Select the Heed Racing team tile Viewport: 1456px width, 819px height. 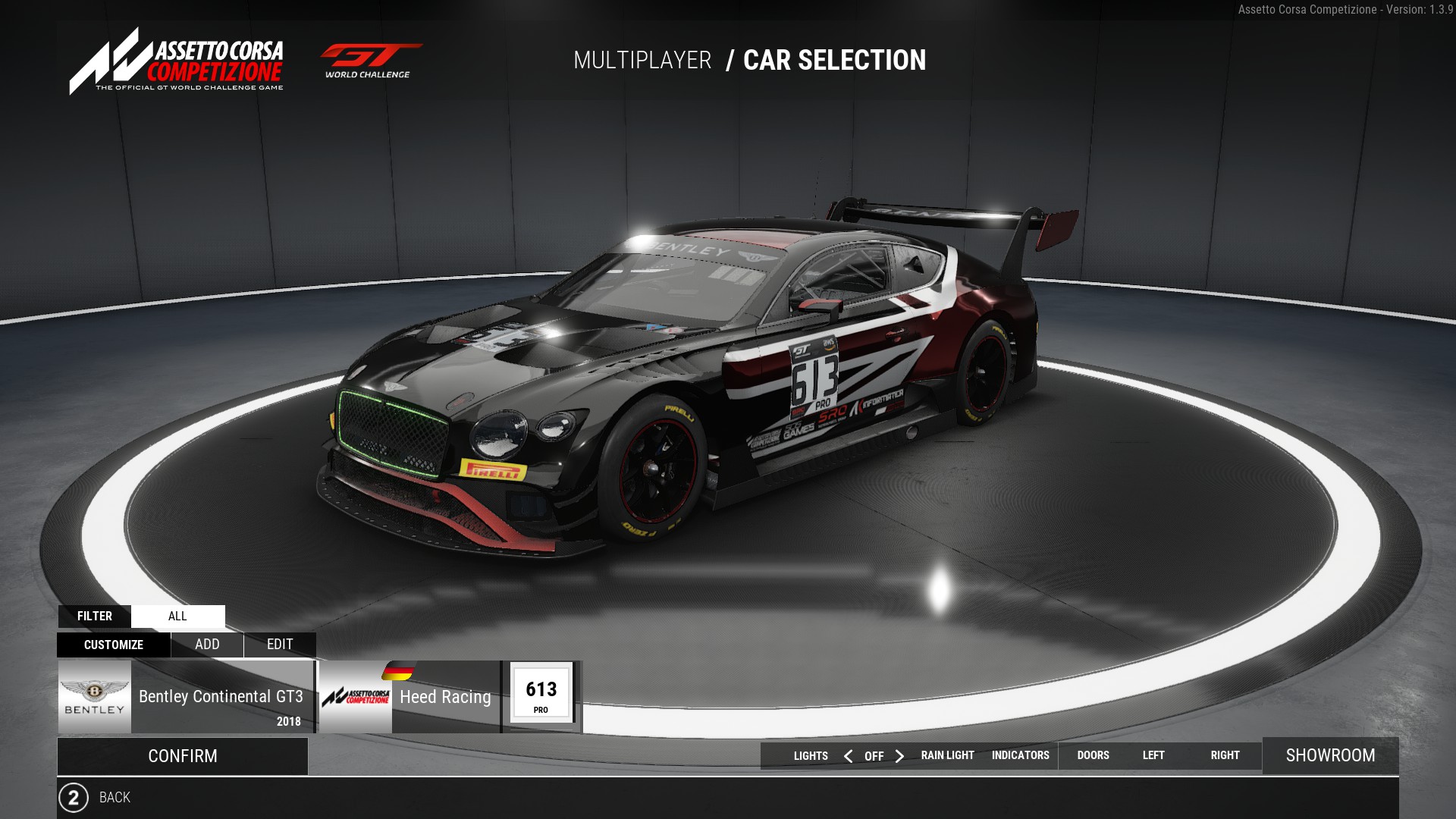(409, 697)
